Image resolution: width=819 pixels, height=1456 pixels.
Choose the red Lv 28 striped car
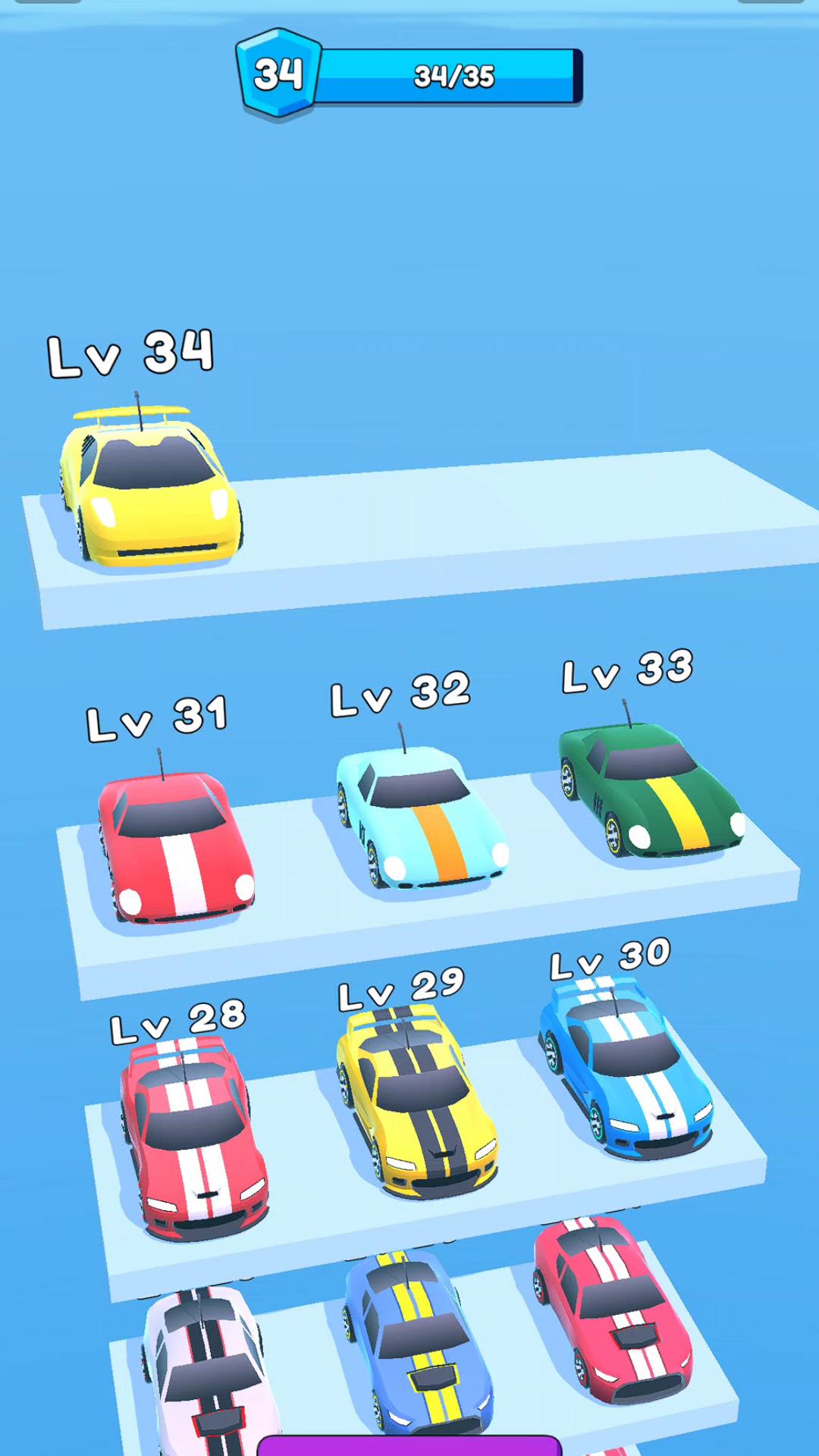(193, 1137)
